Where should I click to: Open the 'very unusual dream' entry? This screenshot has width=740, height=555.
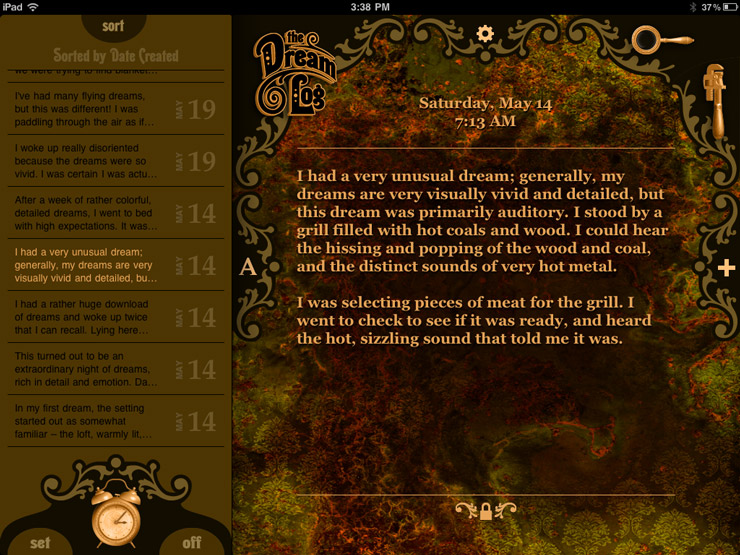point(113,265)
